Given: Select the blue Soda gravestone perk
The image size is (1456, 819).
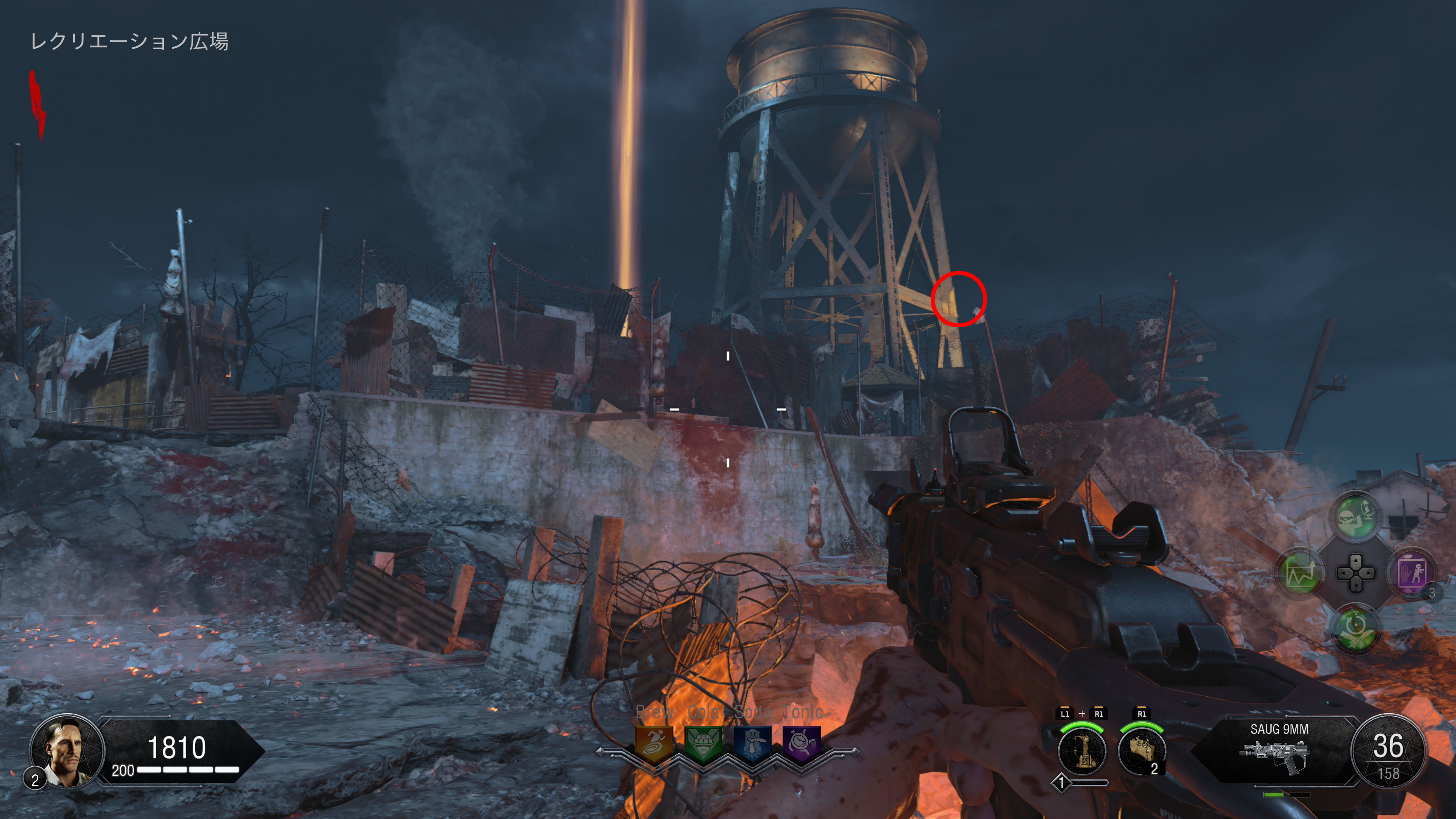Looking at the screenshot, I should [752, 743].
